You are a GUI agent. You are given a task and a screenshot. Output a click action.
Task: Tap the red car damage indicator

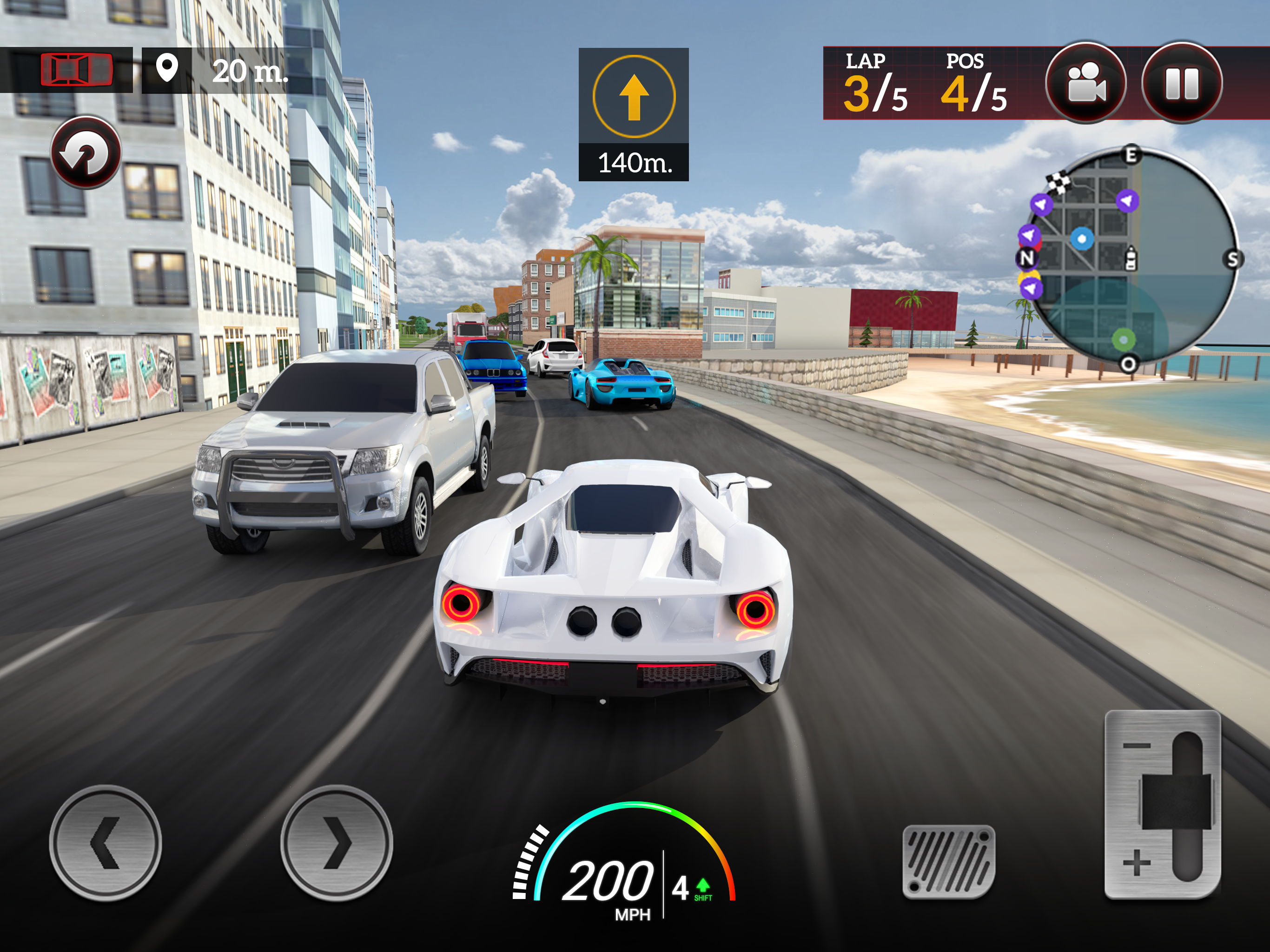tap(76, 70)
